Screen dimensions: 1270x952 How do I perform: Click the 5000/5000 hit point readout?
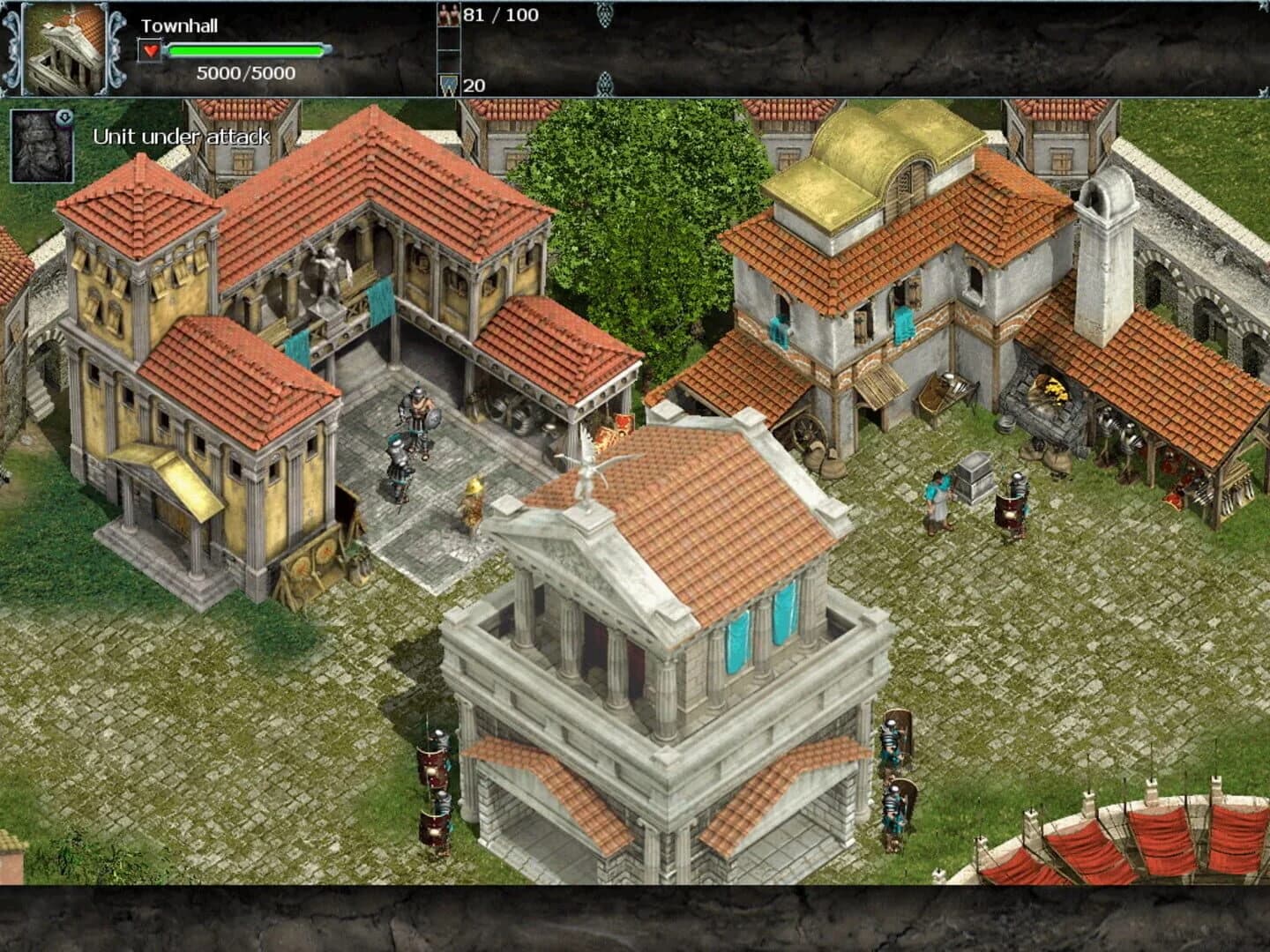click(x=245, y=74)
